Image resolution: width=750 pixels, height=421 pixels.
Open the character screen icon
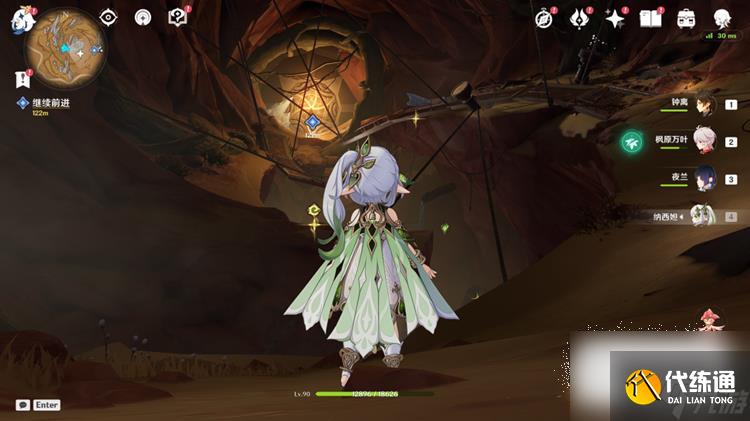[x=722, y=18]
